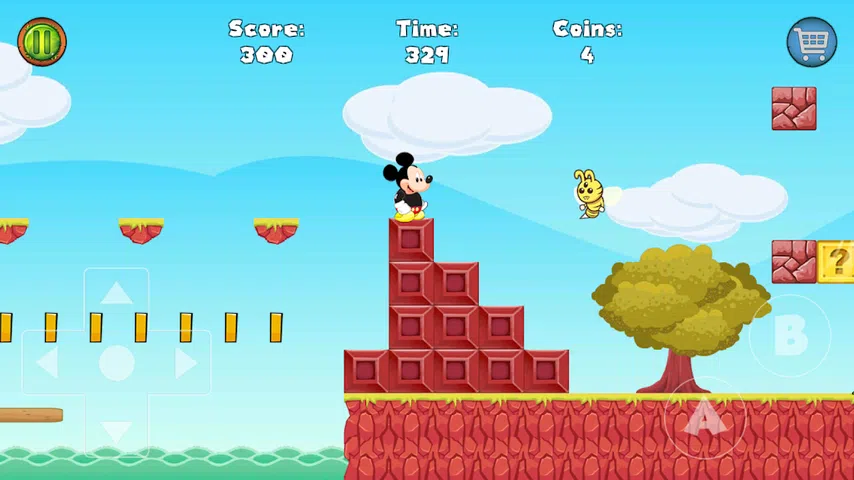Move right with the D-pad right arrow
The height and width of the screenshot is (480, 854).
[184, 363]
